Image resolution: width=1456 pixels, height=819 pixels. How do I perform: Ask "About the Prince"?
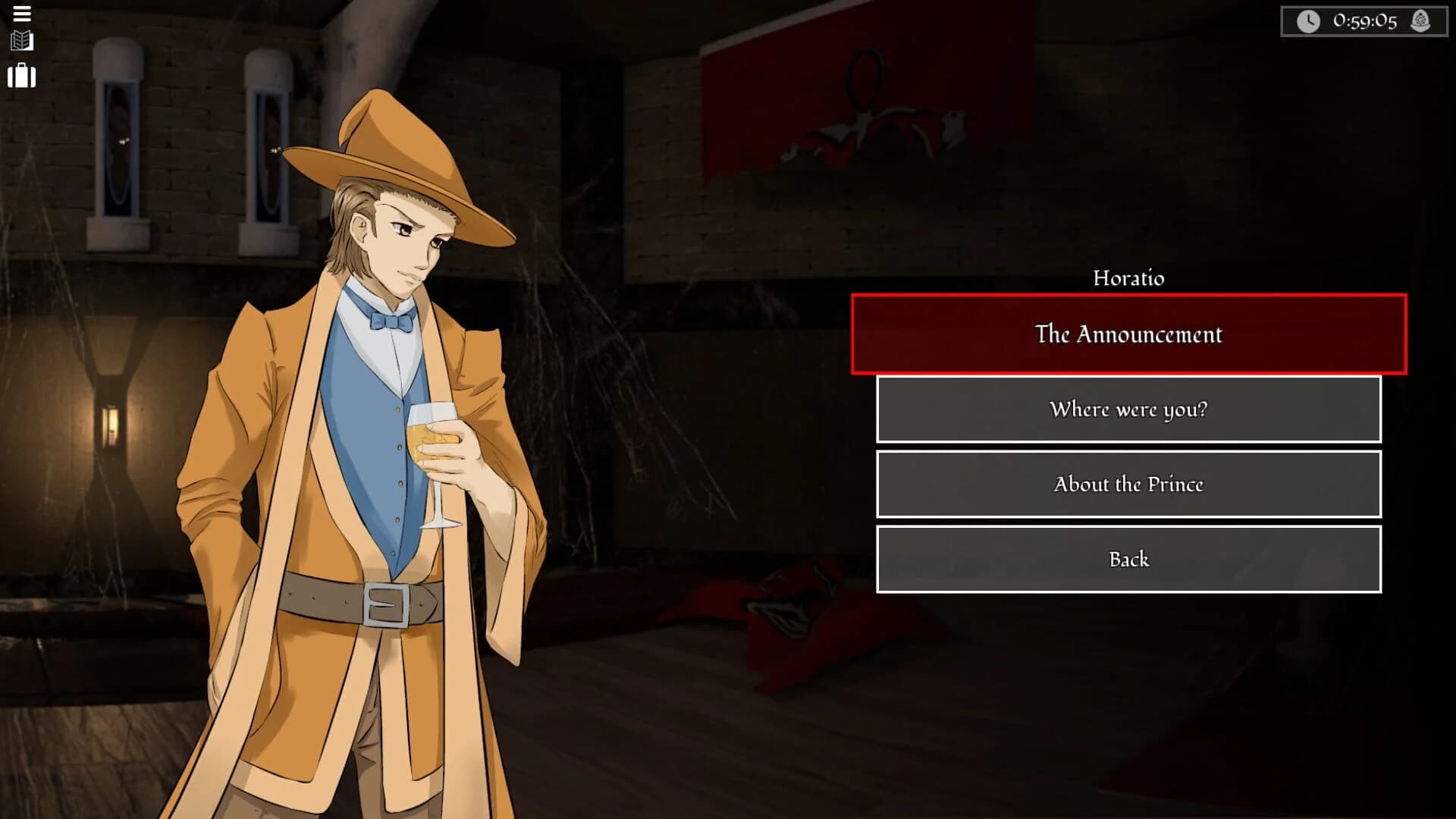1128,484
